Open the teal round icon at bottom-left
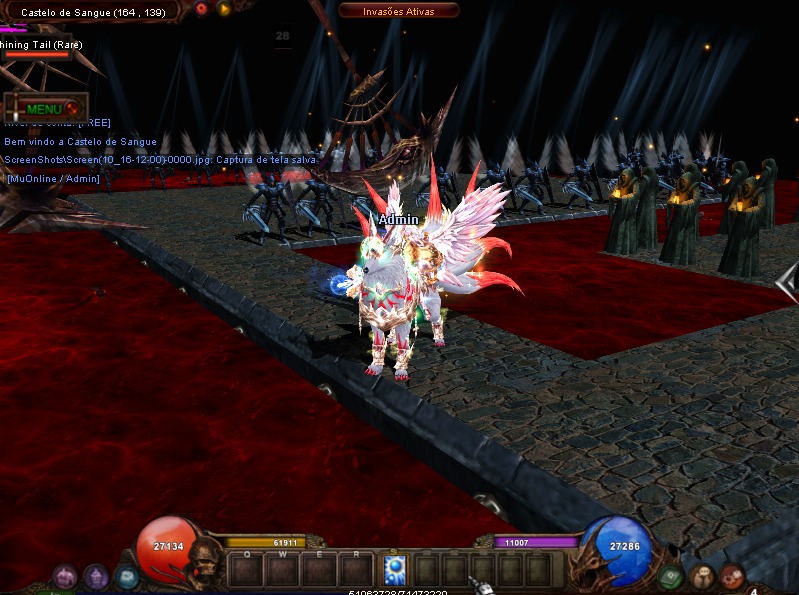The height and width of the screenshot is (595, 799). 127,577
